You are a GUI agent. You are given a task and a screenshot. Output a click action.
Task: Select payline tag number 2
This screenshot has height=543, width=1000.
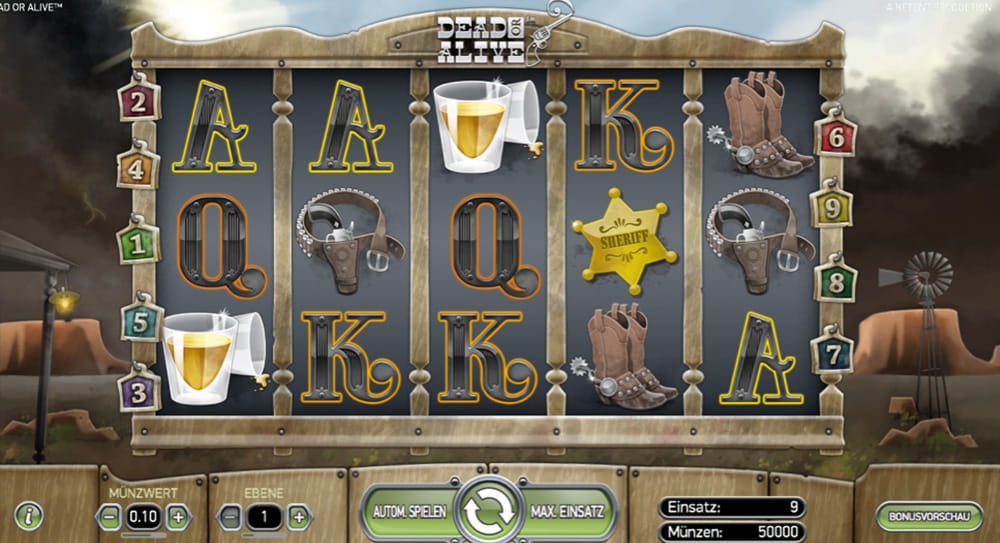(x=139, y=101)
